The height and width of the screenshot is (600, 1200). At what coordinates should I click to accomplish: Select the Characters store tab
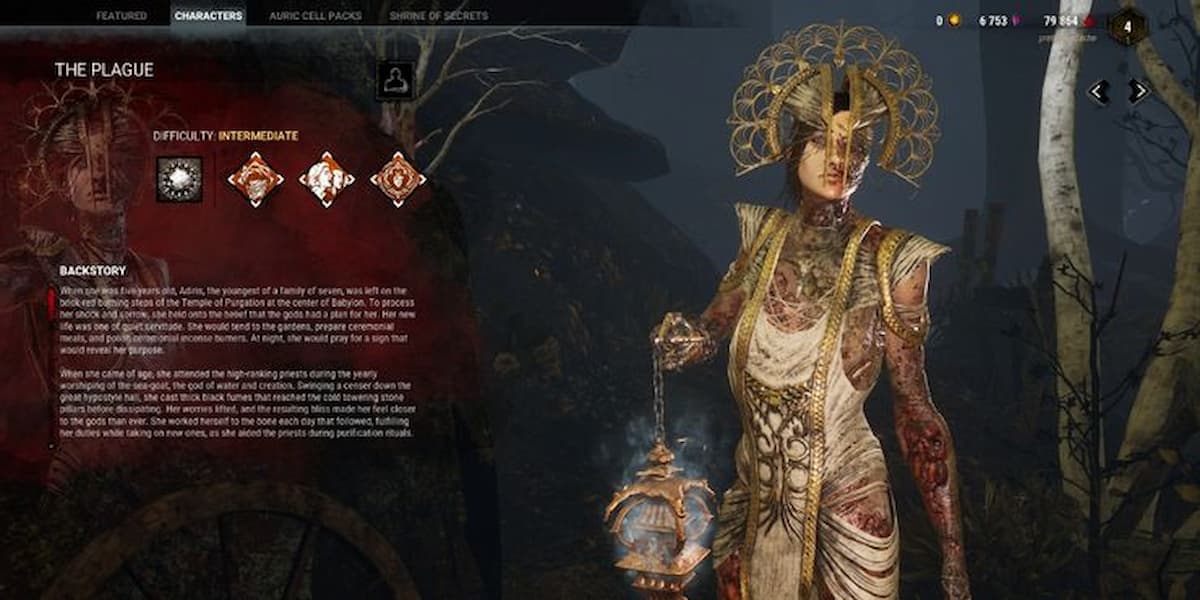208,16
